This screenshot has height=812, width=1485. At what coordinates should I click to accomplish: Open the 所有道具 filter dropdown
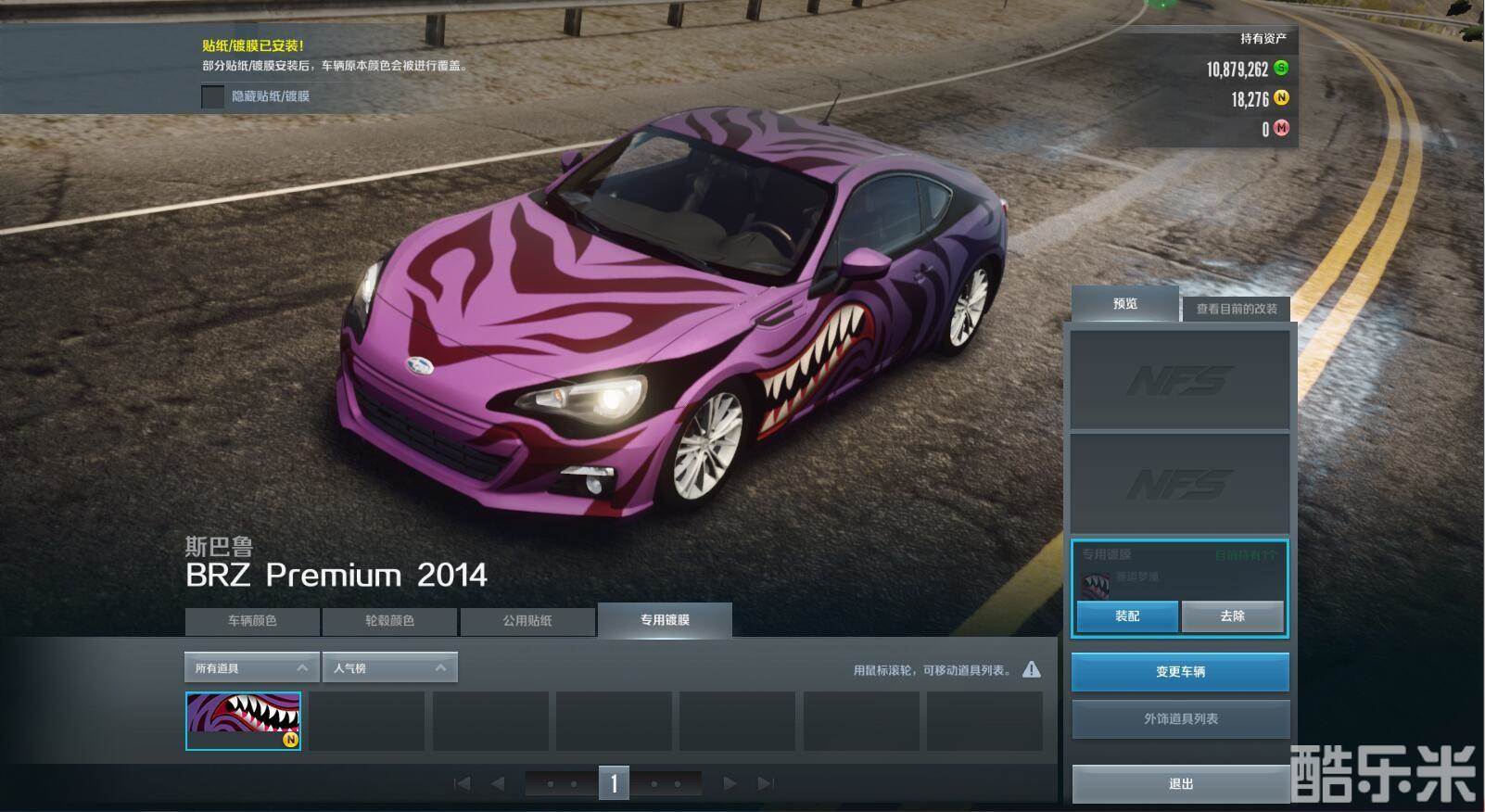pyautogui.click(x=251, y=668)
